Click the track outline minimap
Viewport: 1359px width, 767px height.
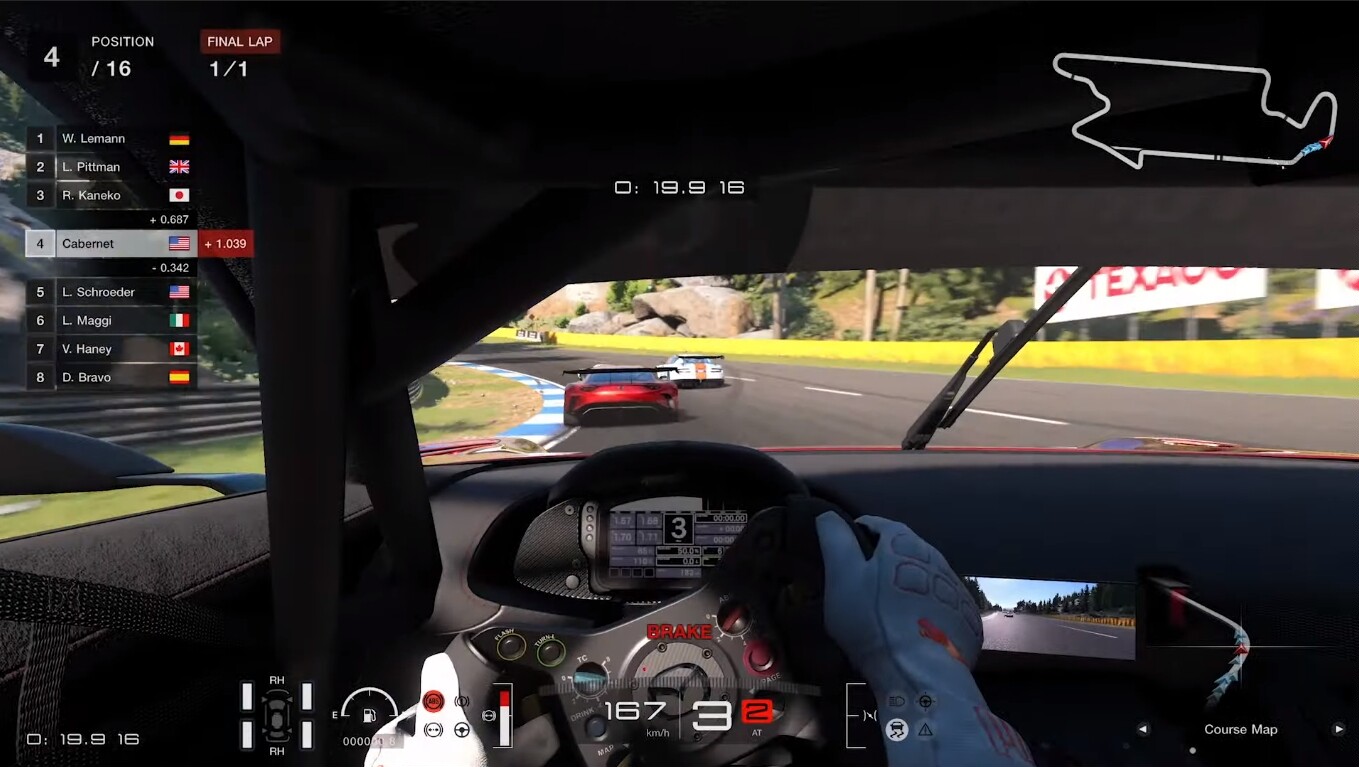pyautogui.click(x=1195, y=108)
